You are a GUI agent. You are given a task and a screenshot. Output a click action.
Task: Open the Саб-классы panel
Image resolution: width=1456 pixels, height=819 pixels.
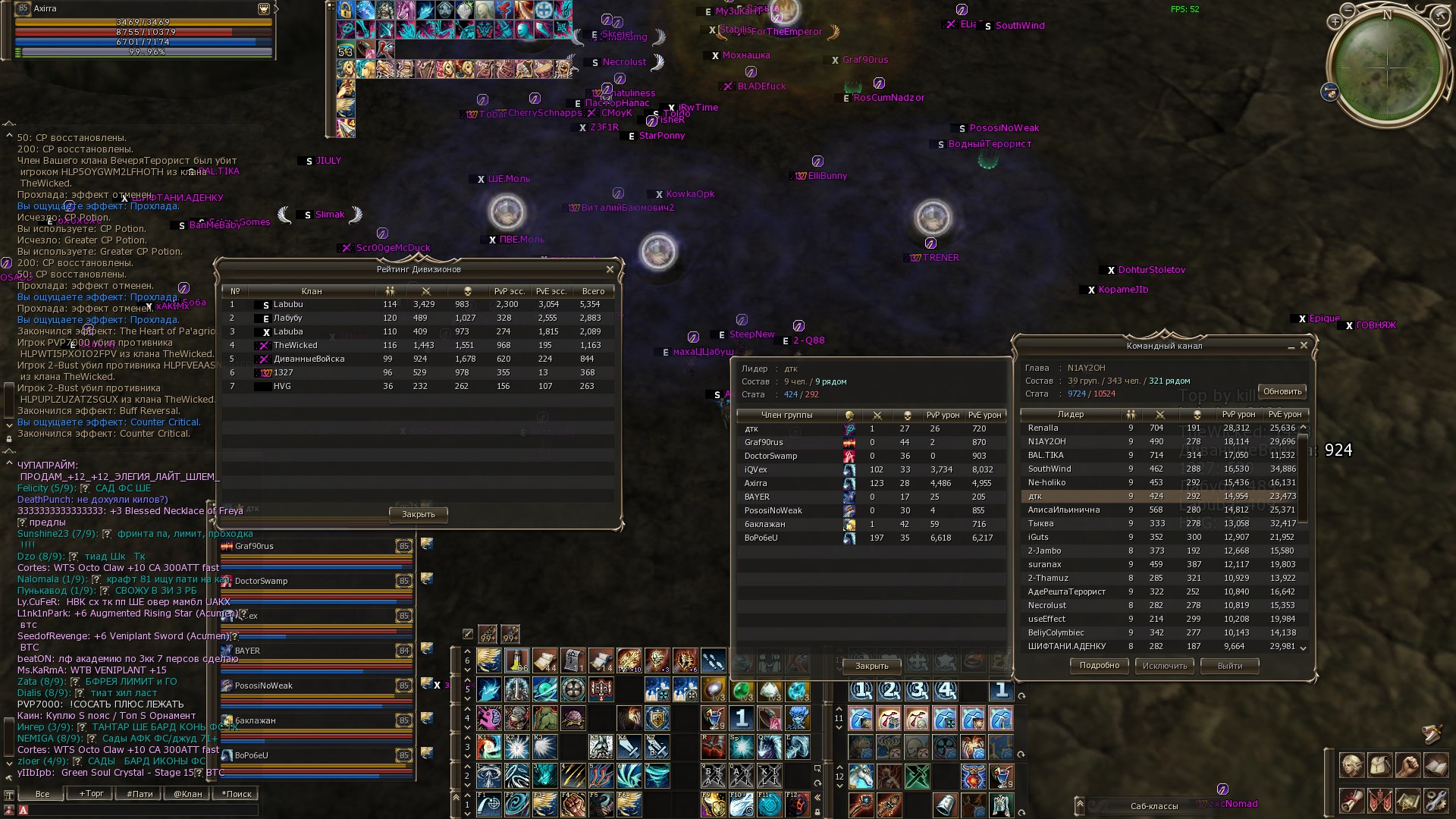[x=1153, y=806]
